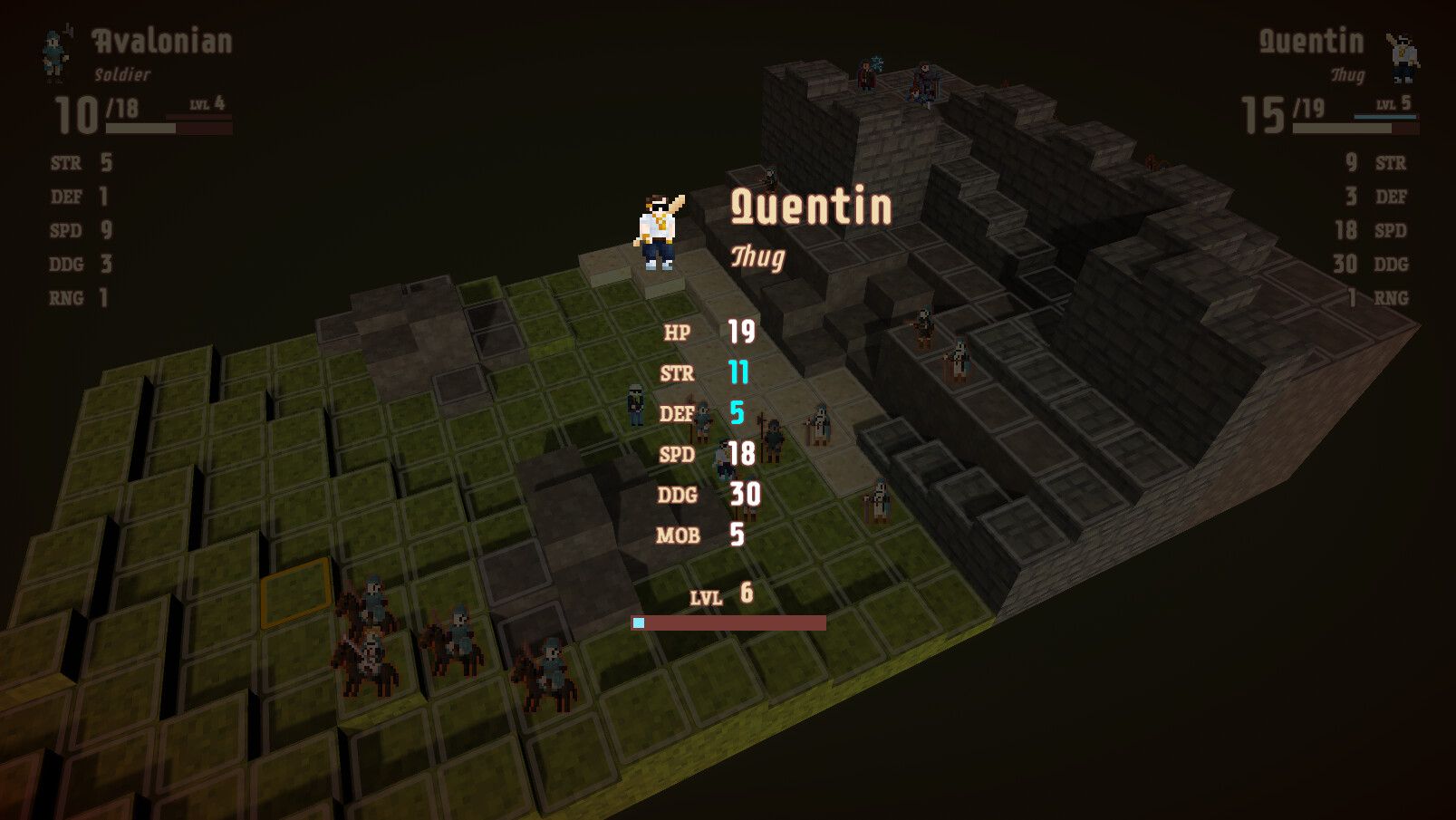Click the Thug class label under Quentin

coord(757,258)
